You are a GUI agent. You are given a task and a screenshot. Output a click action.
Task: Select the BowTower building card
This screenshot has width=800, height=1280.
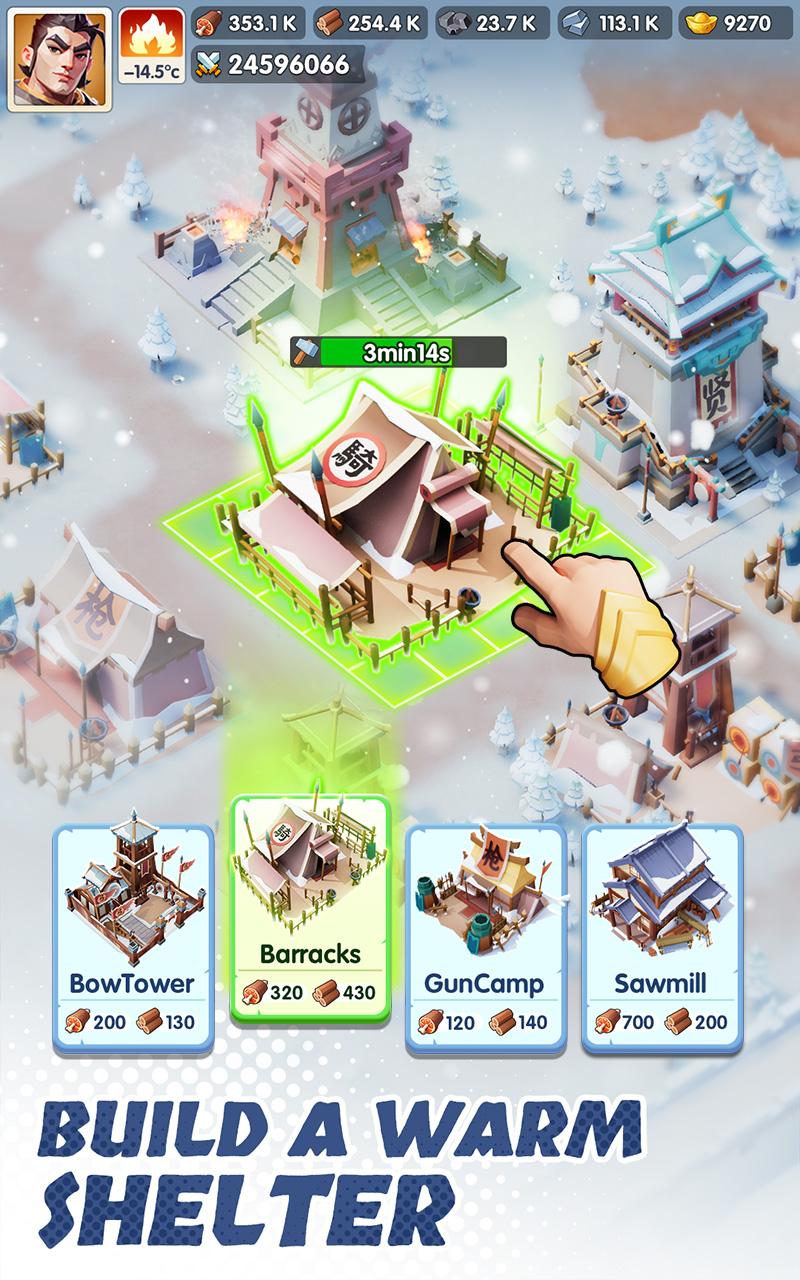coord(133,937)
